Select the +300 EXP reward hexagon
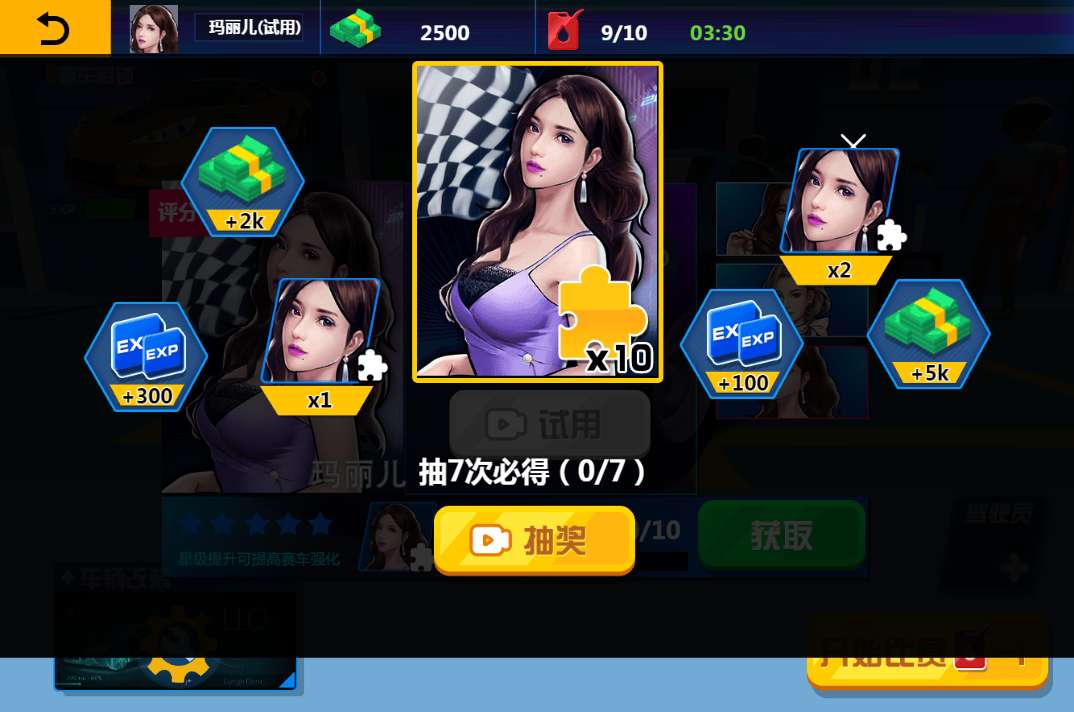Image resolution: width=1074 pixels, height=712 pixels. [x=146, y=356]
